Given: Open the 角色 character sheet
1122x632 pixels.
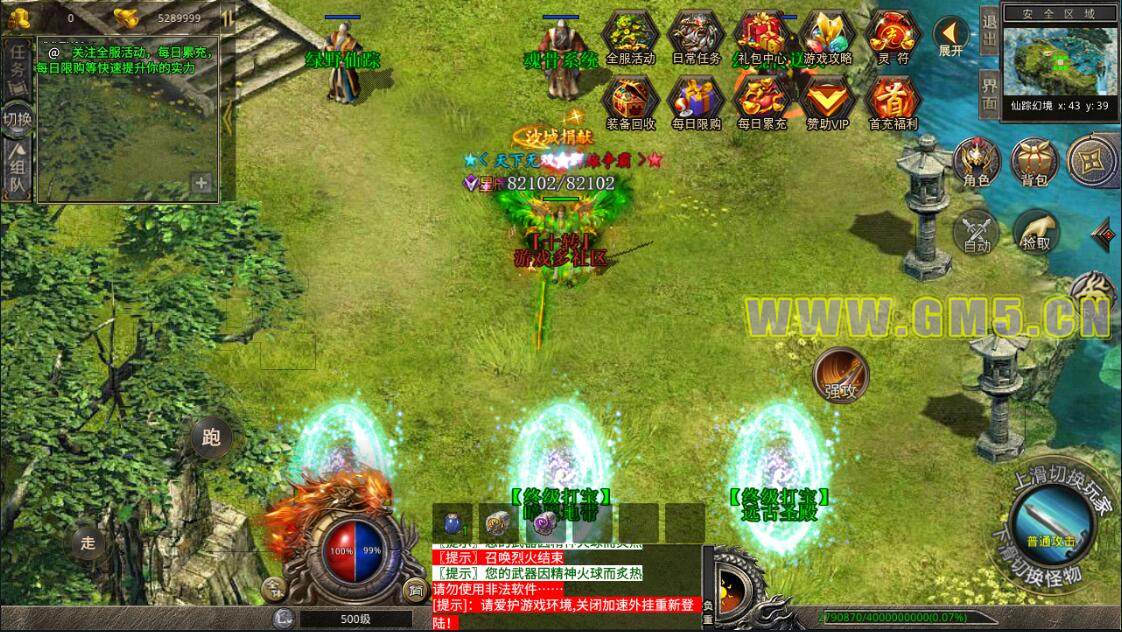Looking at the screenshot, I should [x=977, y=163].
